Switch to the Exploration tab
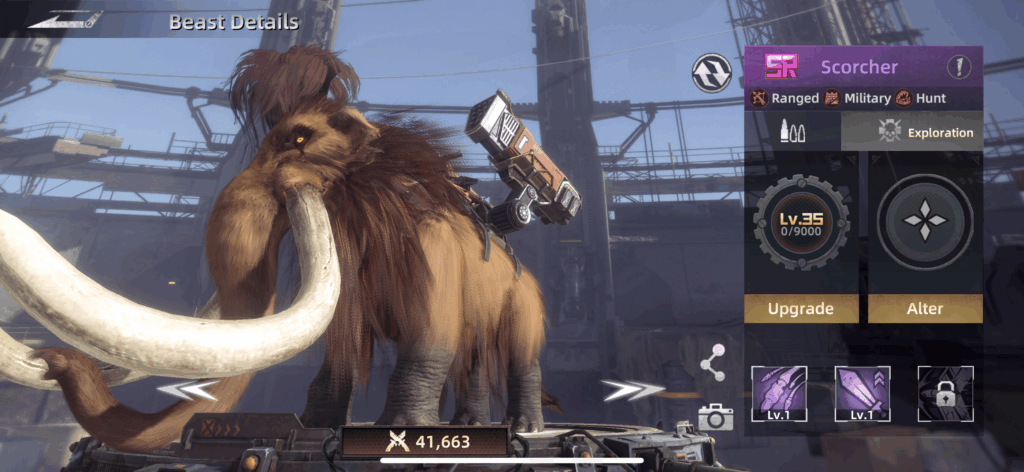 pyautogui.click(x=912, y=132)
